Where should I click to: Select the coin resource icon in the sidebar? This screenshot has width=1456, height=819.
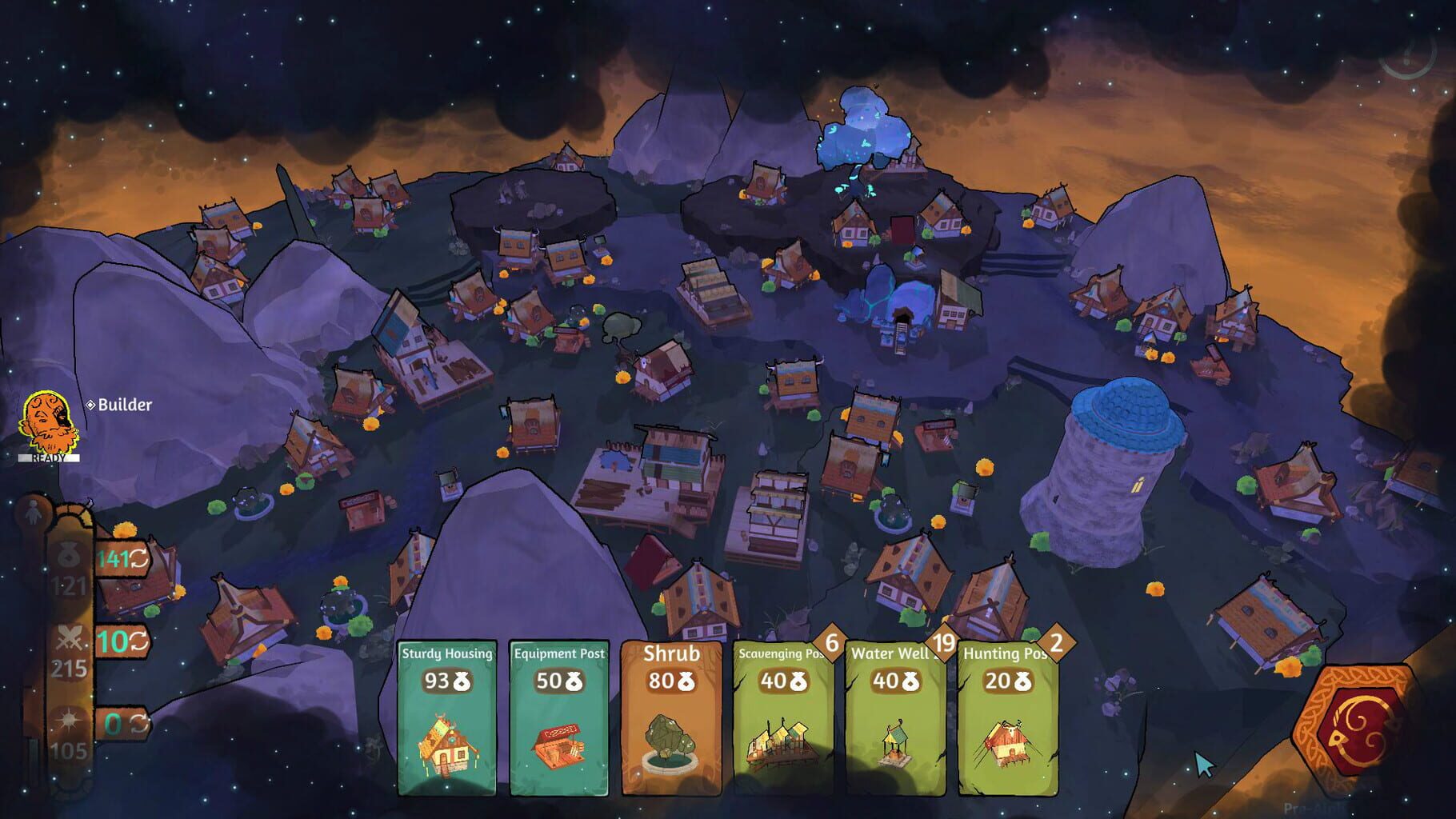pos(69,553)
